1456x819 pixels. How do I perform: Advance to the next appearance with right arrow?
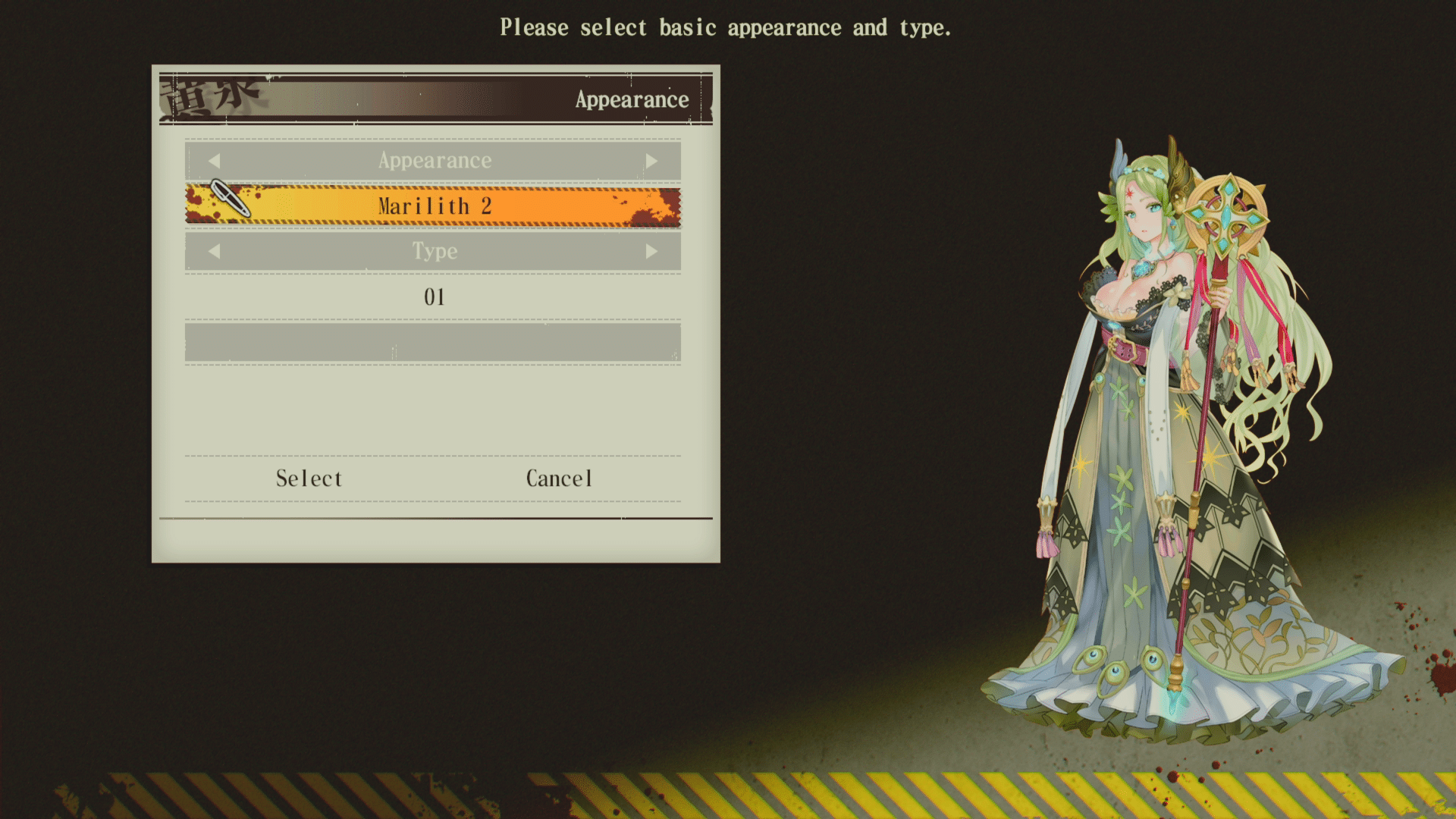click(653, 160)
